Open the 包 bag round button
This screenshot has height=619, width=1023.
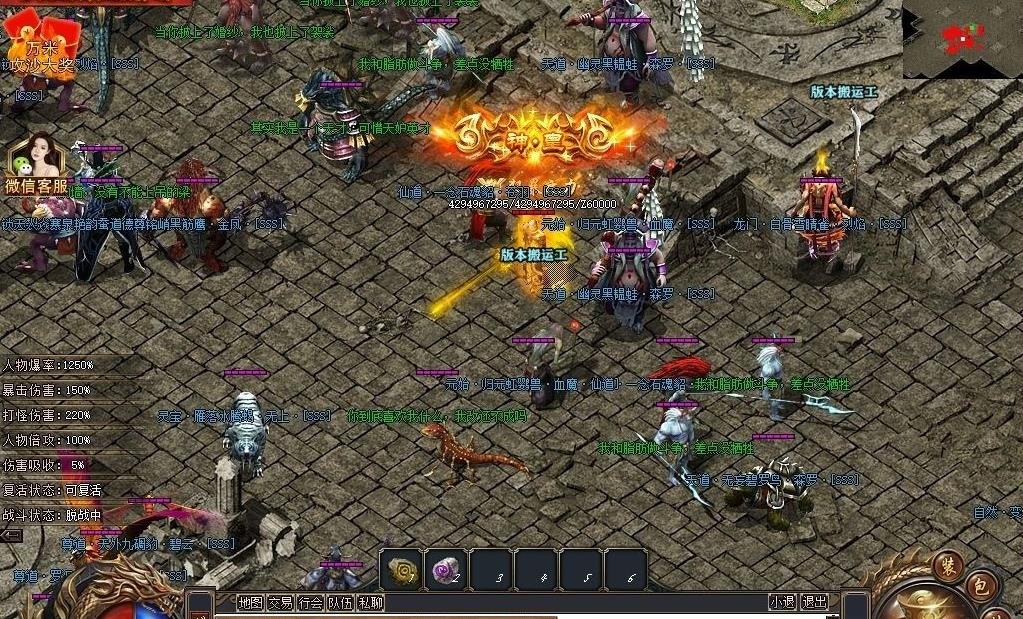click(981, 587)
